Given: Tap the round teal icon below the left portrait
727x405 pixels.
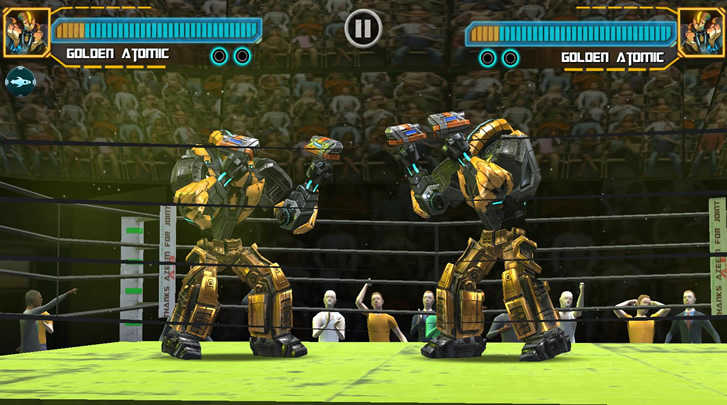Looking at the screenshot, I should [x=19, y=80].
